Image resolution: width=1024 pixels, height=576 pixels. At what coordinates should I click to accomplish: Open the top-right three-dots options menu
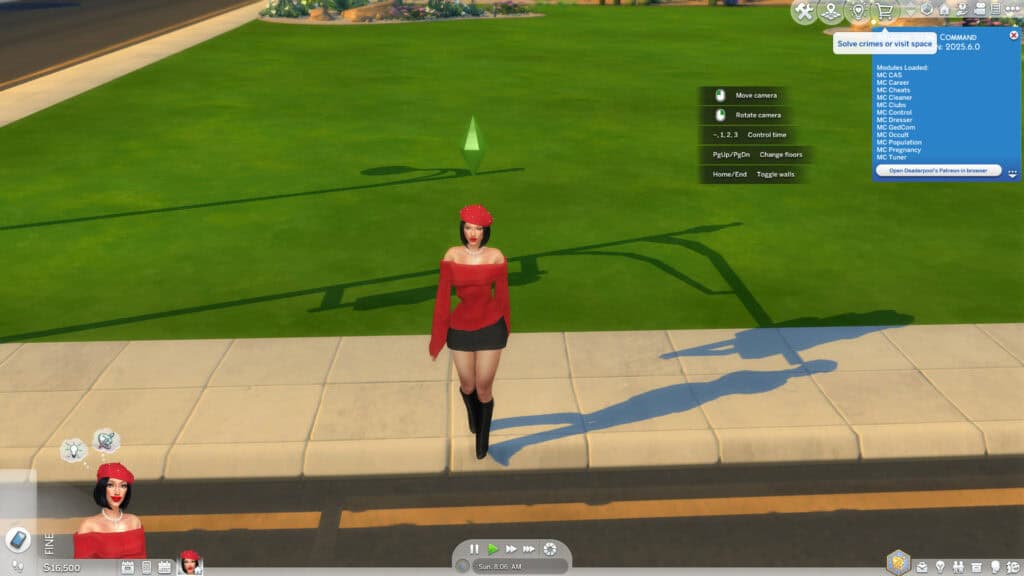1014,9
